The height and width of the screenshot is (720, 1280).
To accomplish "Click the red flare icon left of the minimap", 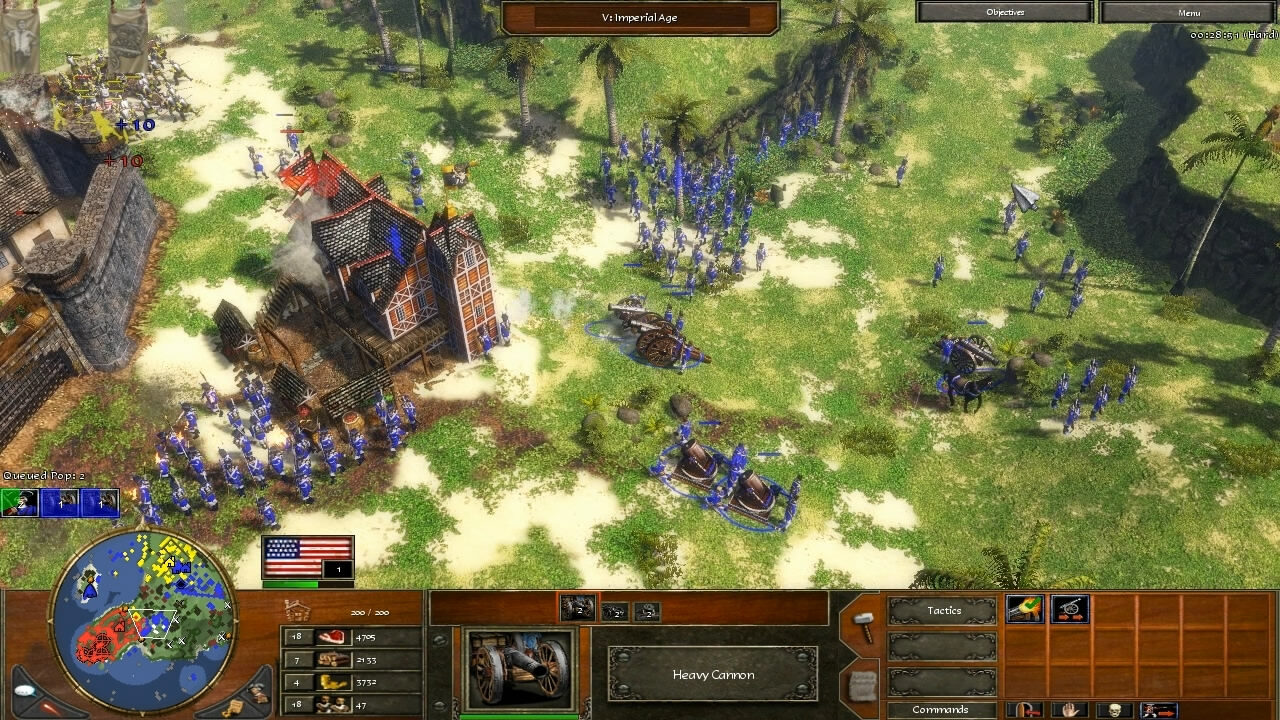I will [x=48, y=705].
